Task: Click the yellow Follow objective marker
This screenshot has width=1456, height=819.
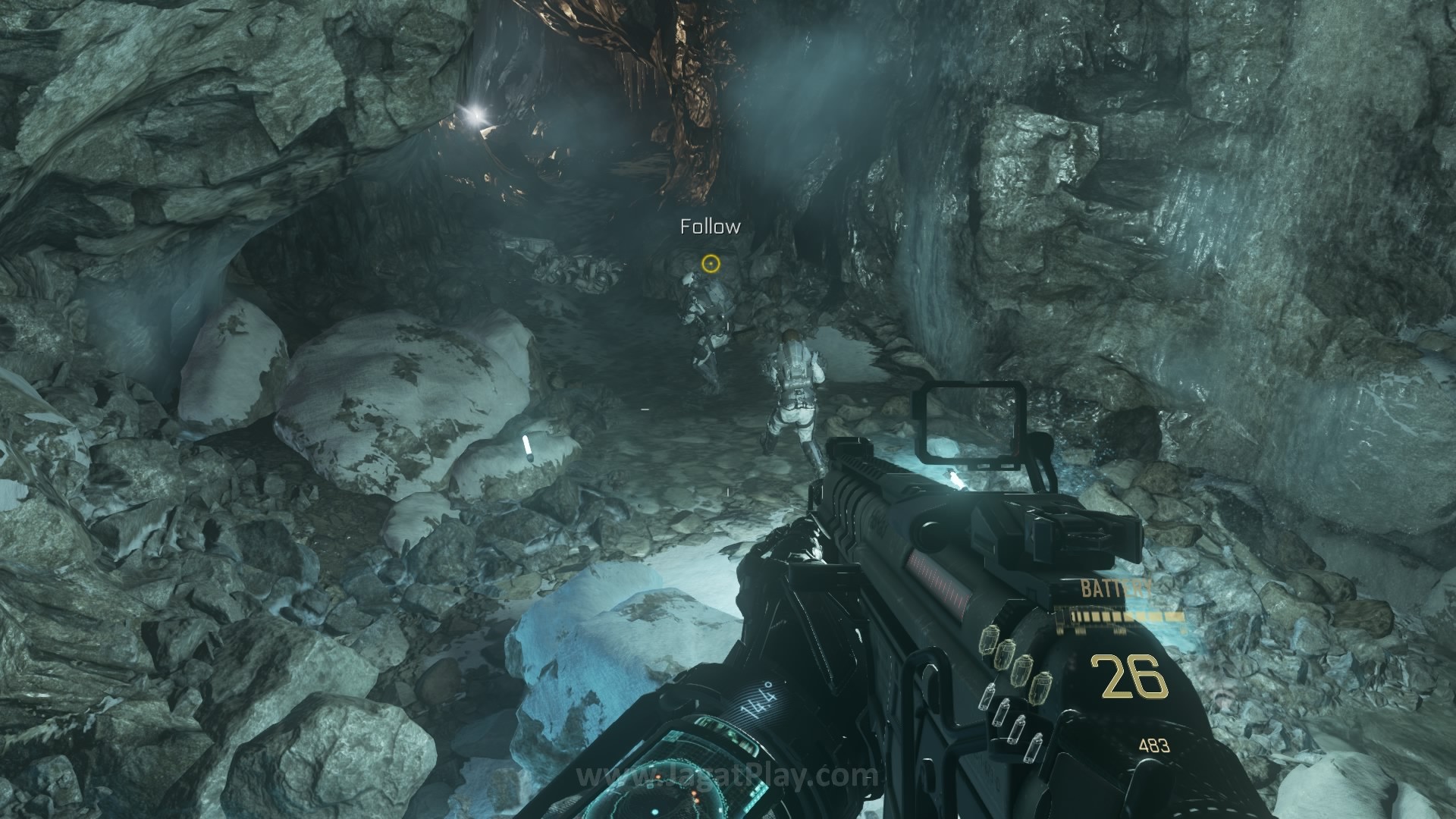Action: [710, 263]
